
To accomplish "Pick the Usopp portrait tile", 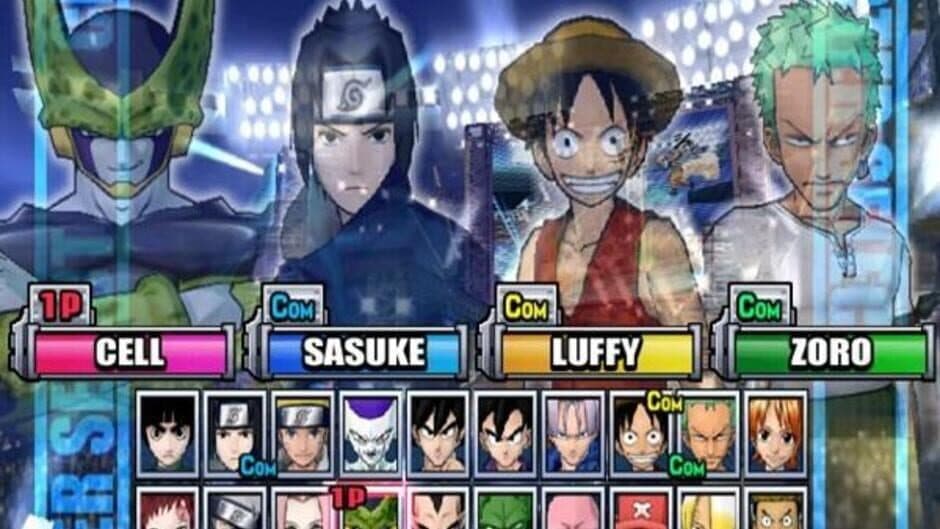I will click(776, 510).
